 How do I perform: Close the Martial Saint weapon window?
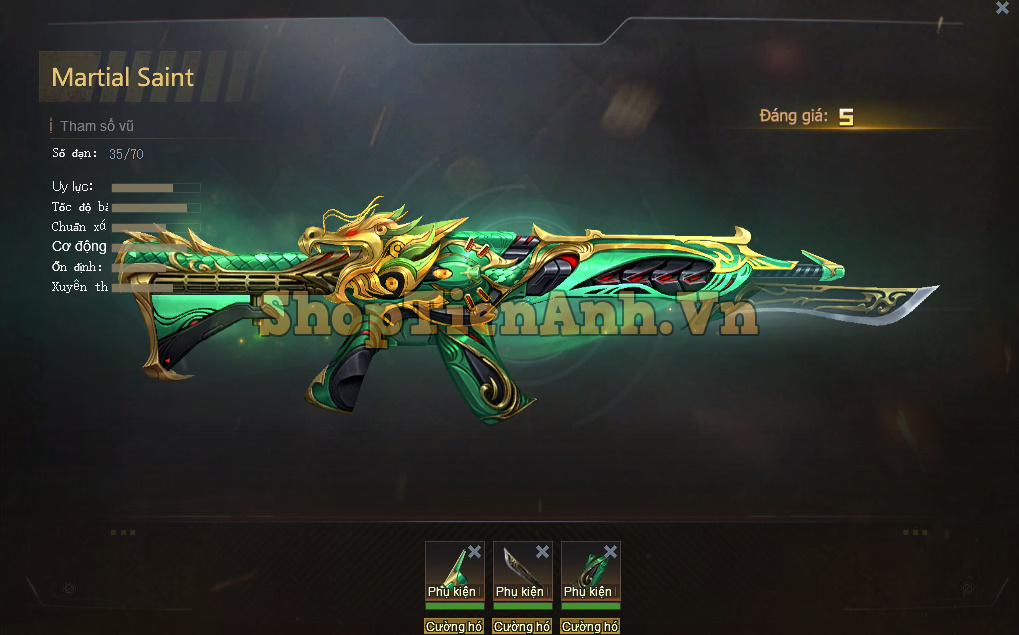tap(1002, 8)
